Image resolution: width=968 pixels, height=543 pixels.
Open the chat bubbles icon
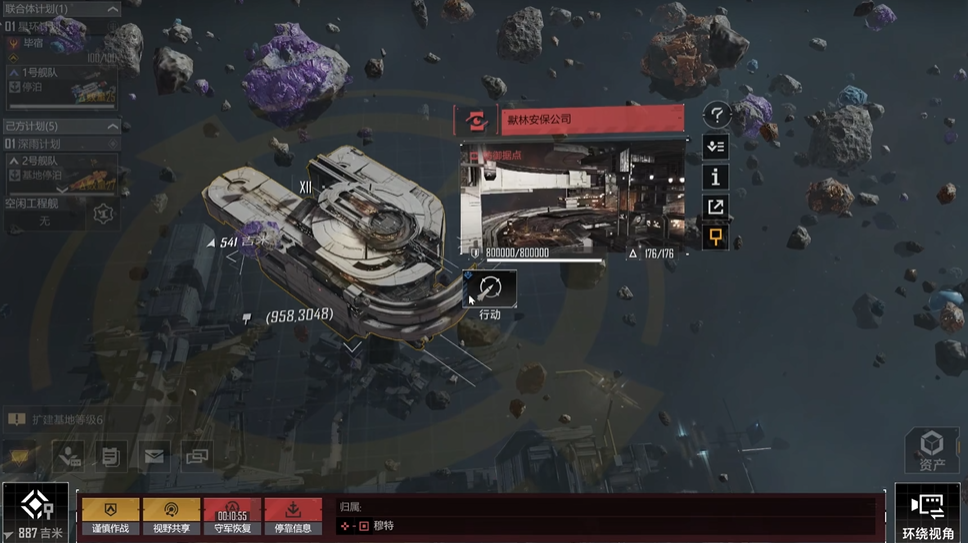click(197, 456)
